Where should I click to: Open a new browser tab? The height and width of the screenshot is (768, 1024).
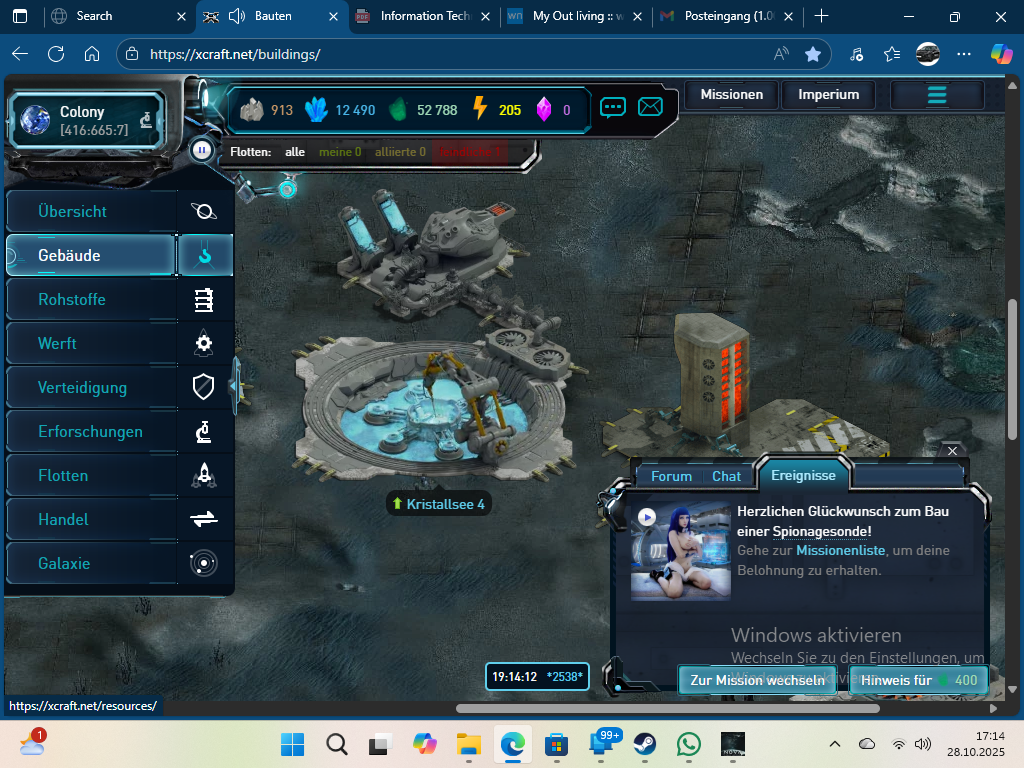tap(821, 16)
